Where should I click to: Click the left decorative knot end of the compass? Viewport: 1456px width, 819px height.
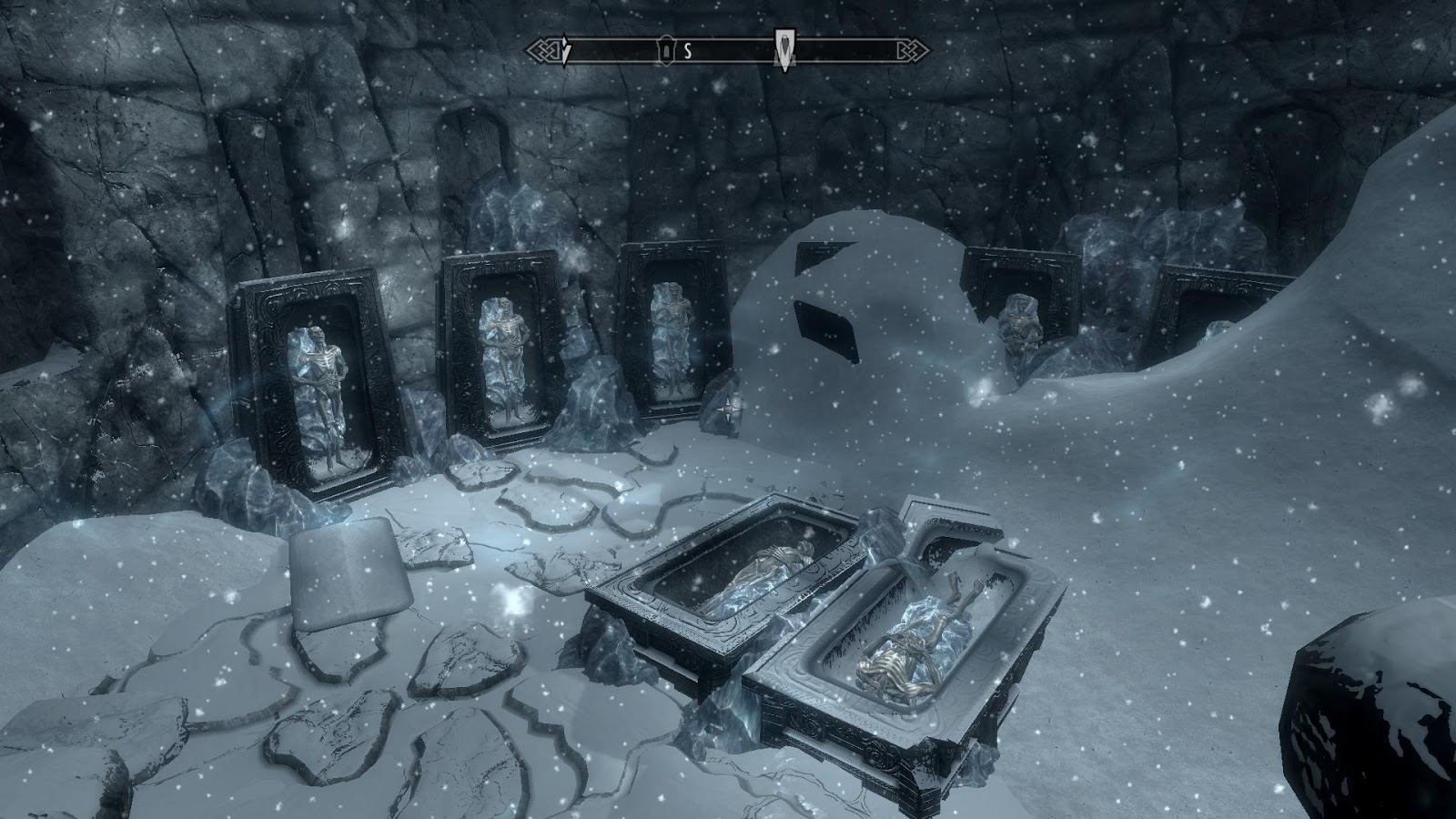point(543,48)
